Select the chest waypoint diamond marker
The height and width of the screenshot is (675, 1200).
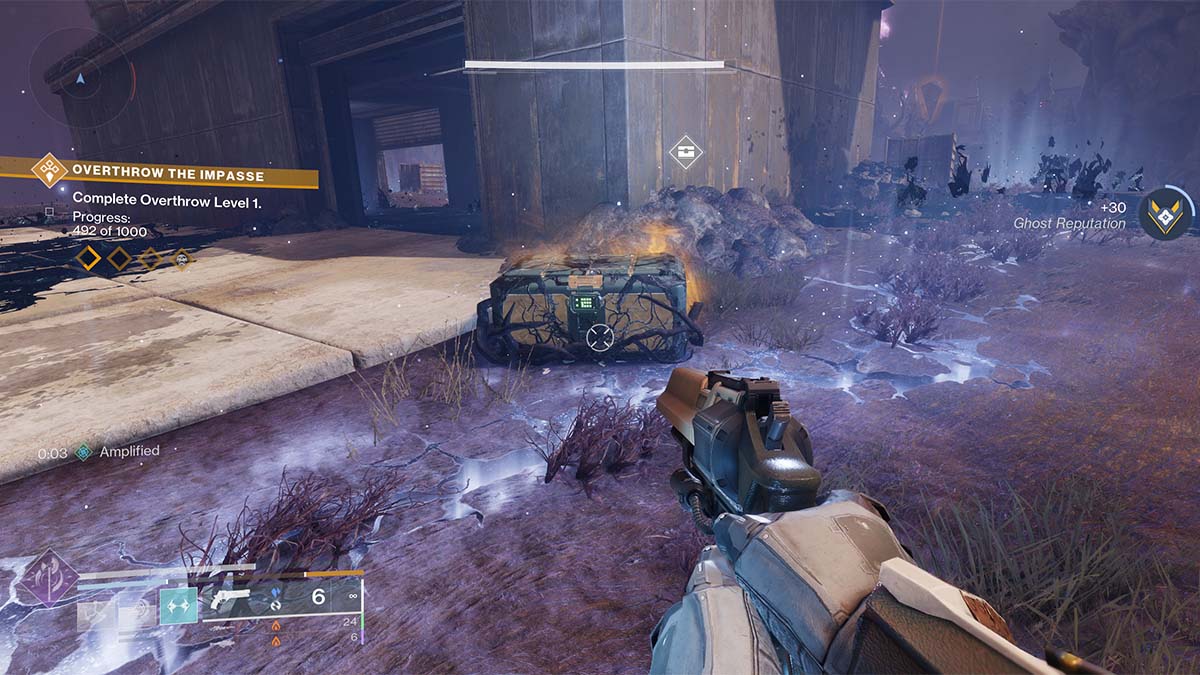tap(685, 152)
